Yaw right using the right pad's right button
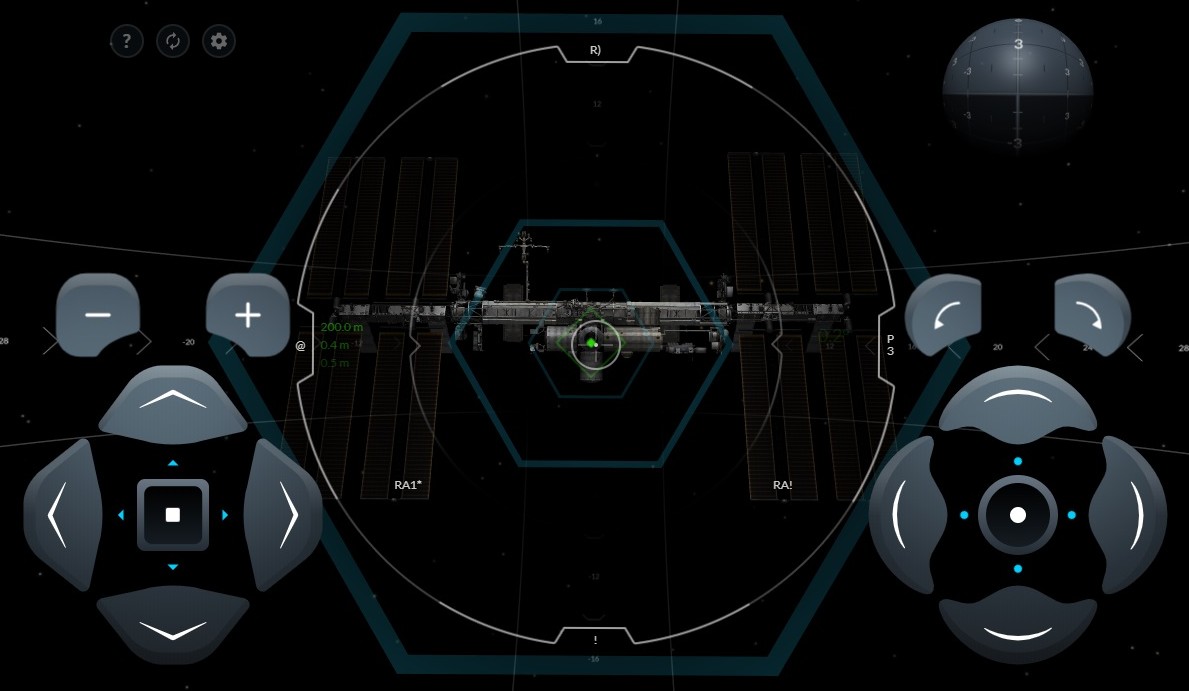This screenshot has height=691, width=1189. click(1130, 514)
